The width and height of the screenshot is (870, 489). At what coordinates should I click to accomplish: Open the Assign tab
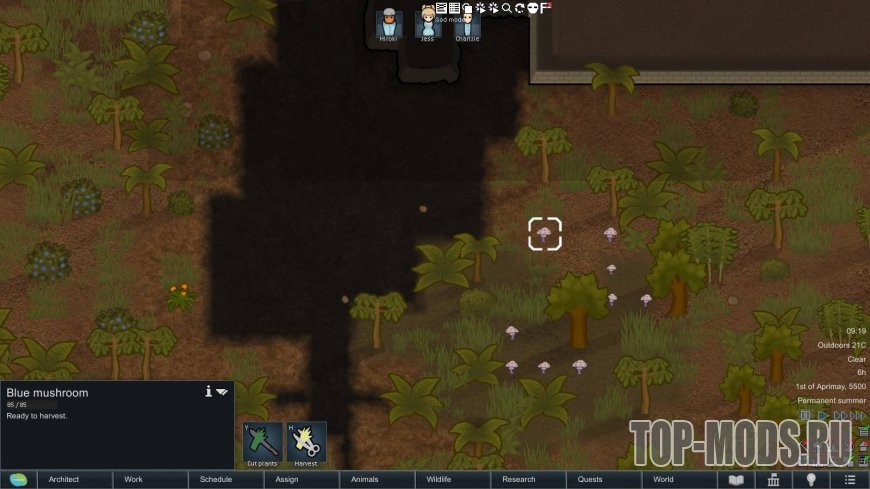click(x=287, y=480)
